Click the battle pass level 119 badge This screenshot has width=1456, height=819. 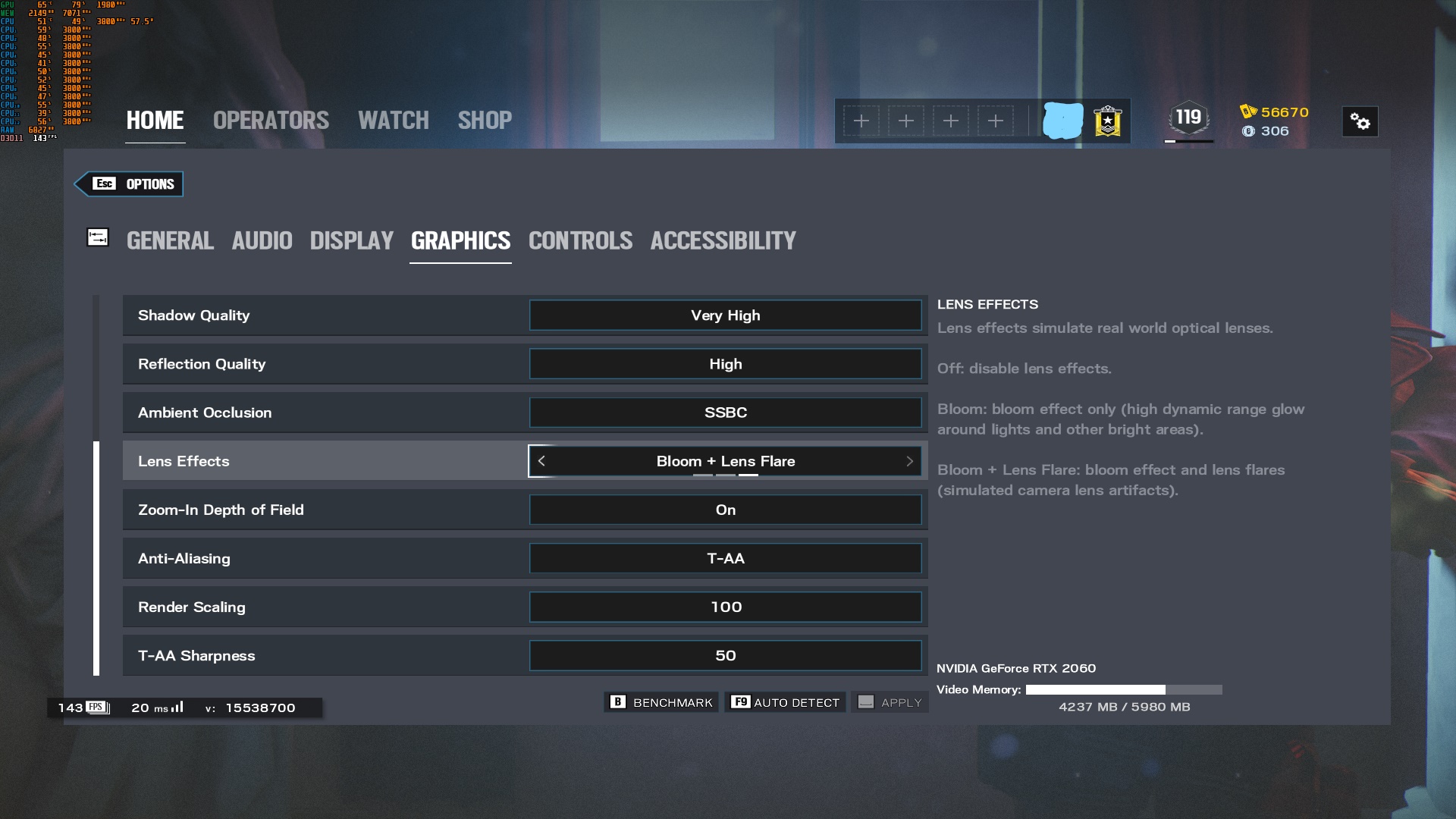pos(1188,118)
